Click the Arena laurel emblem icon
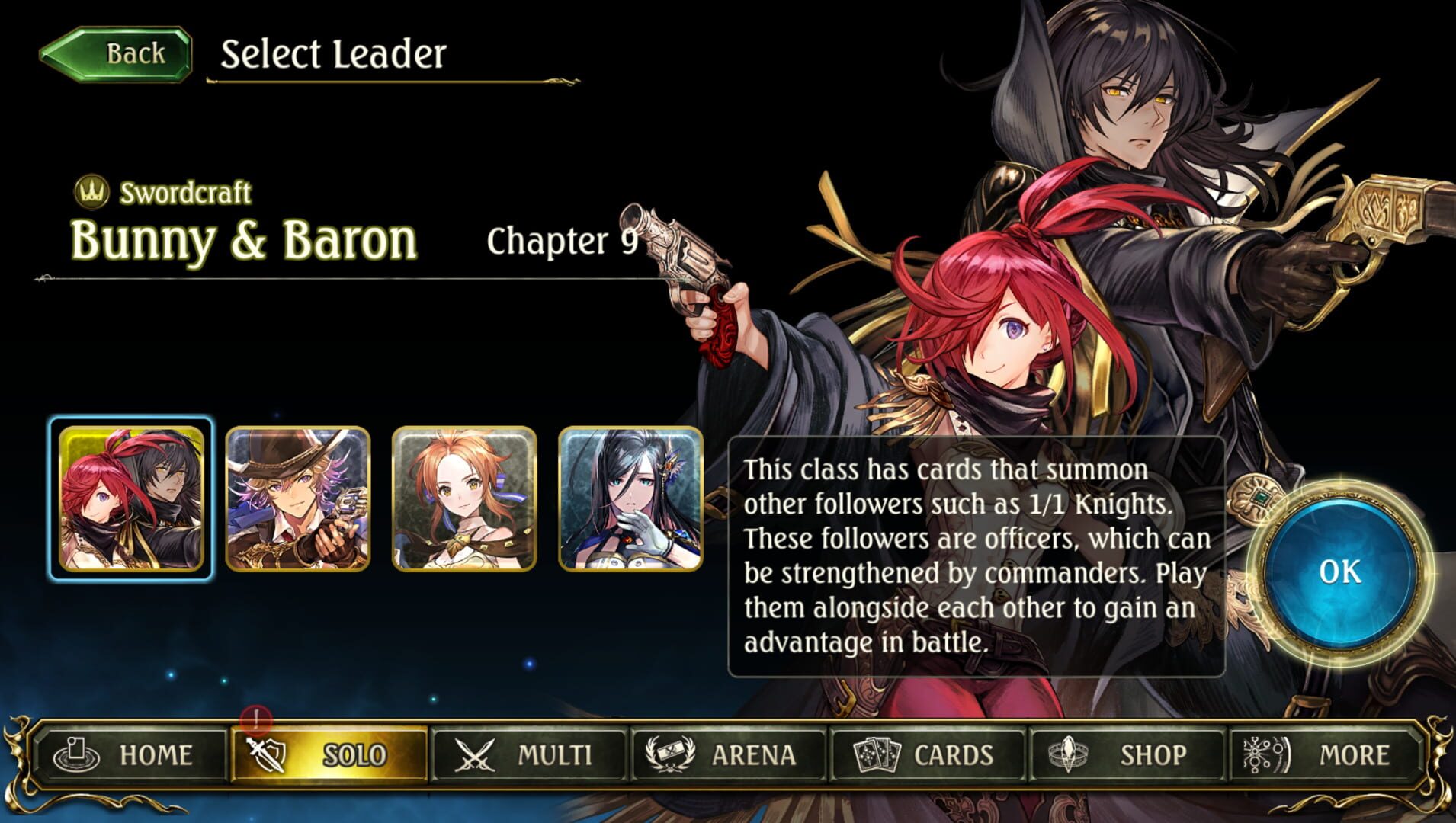This screenshot has width=1456, height=823. (x=668, y=752)
